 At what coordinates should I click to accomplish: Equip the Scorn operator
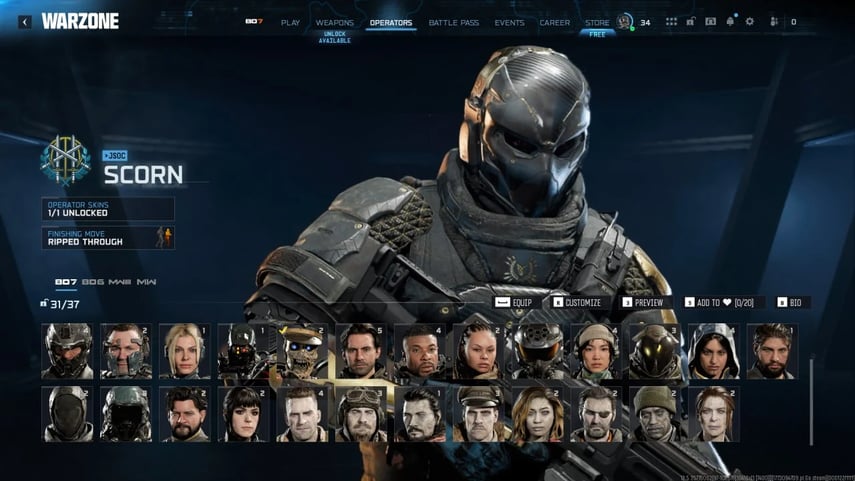point(515,302)
